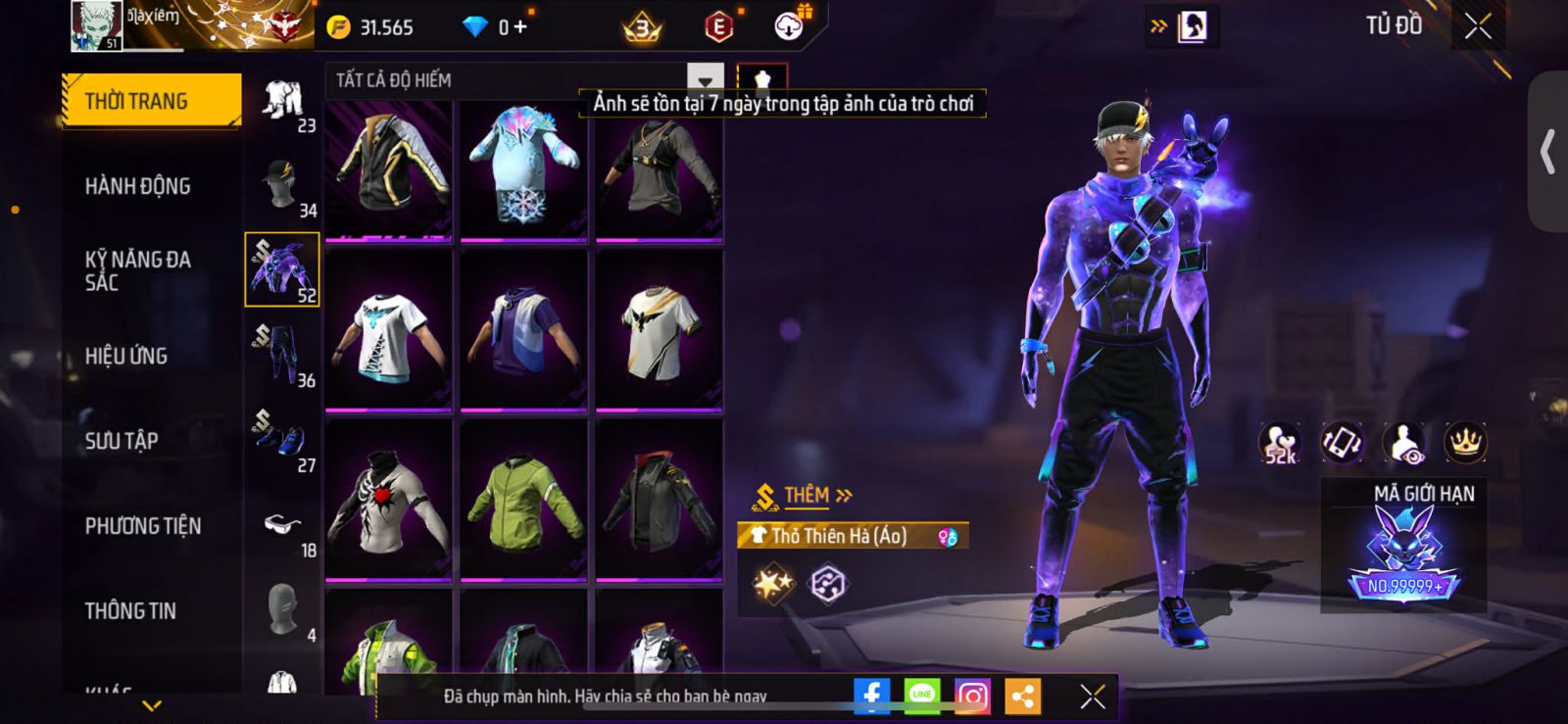The height and width of the screenshot is (724, 1568).
Task: Open the Thời Trang tab
Action: [x=151, y=101]
